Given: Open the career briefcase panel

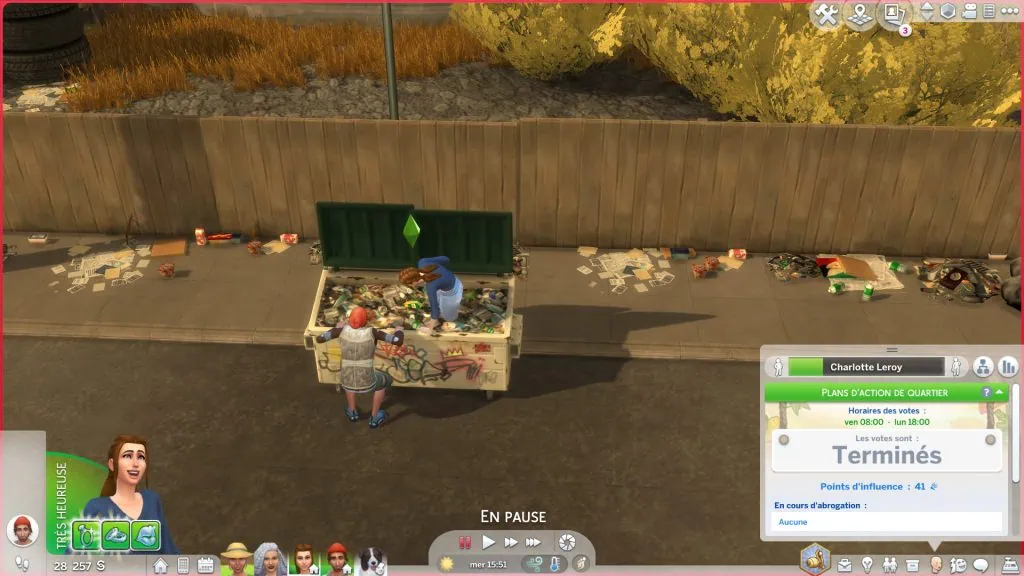Looking at the screenshot, I should pyautogui.click(x=846, y=565).
